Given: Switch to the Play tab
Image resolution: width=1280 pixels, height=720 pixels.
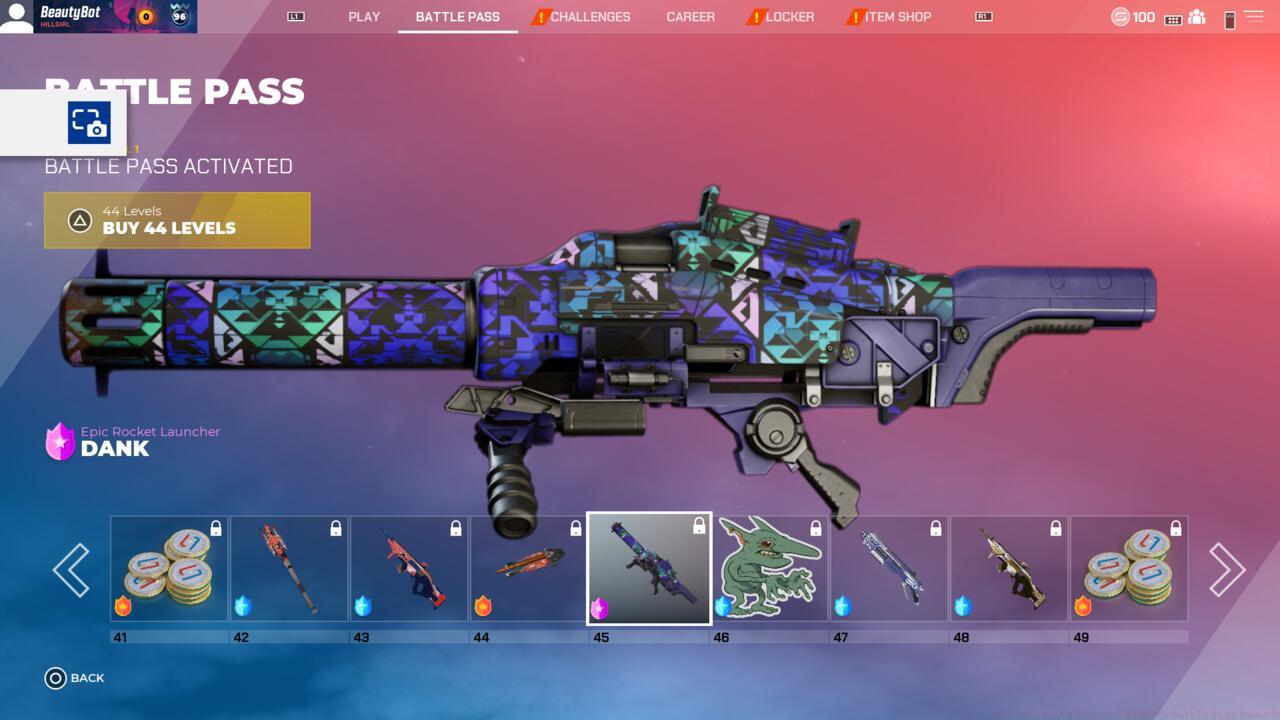Looking at the screenshot, I should 364,17.
